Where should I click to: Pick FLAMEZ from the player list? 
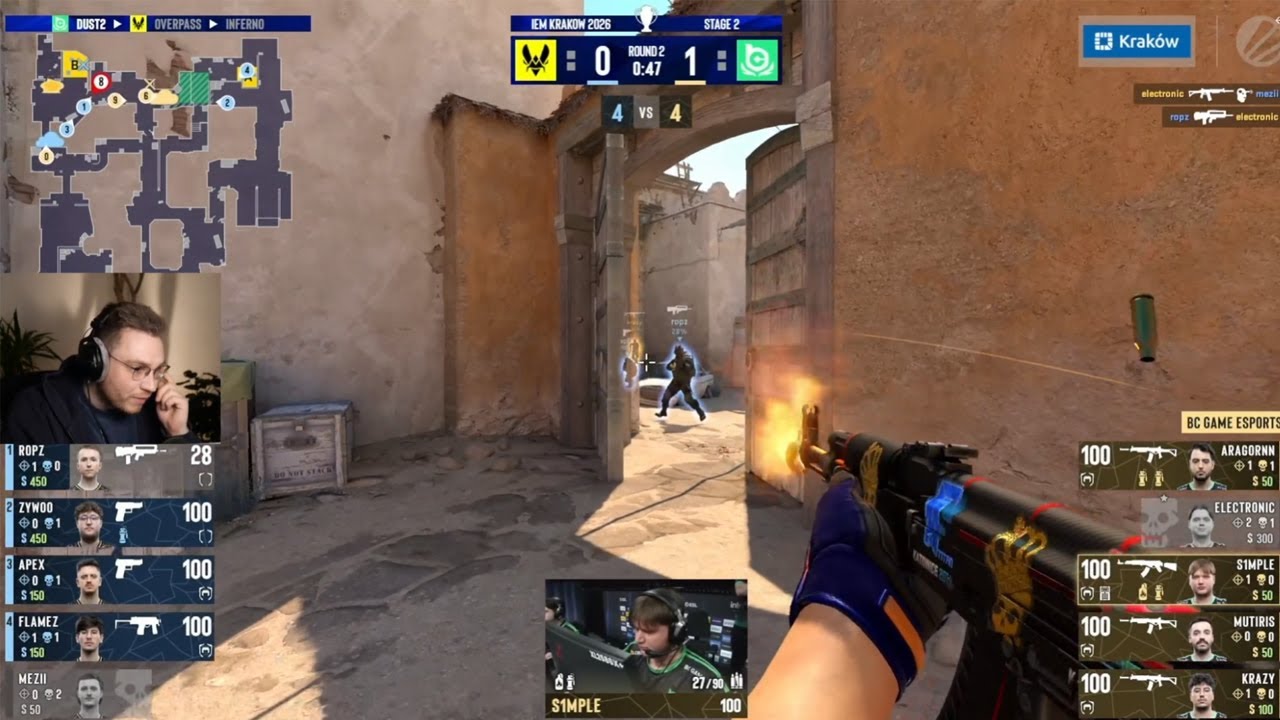point(108,637)
